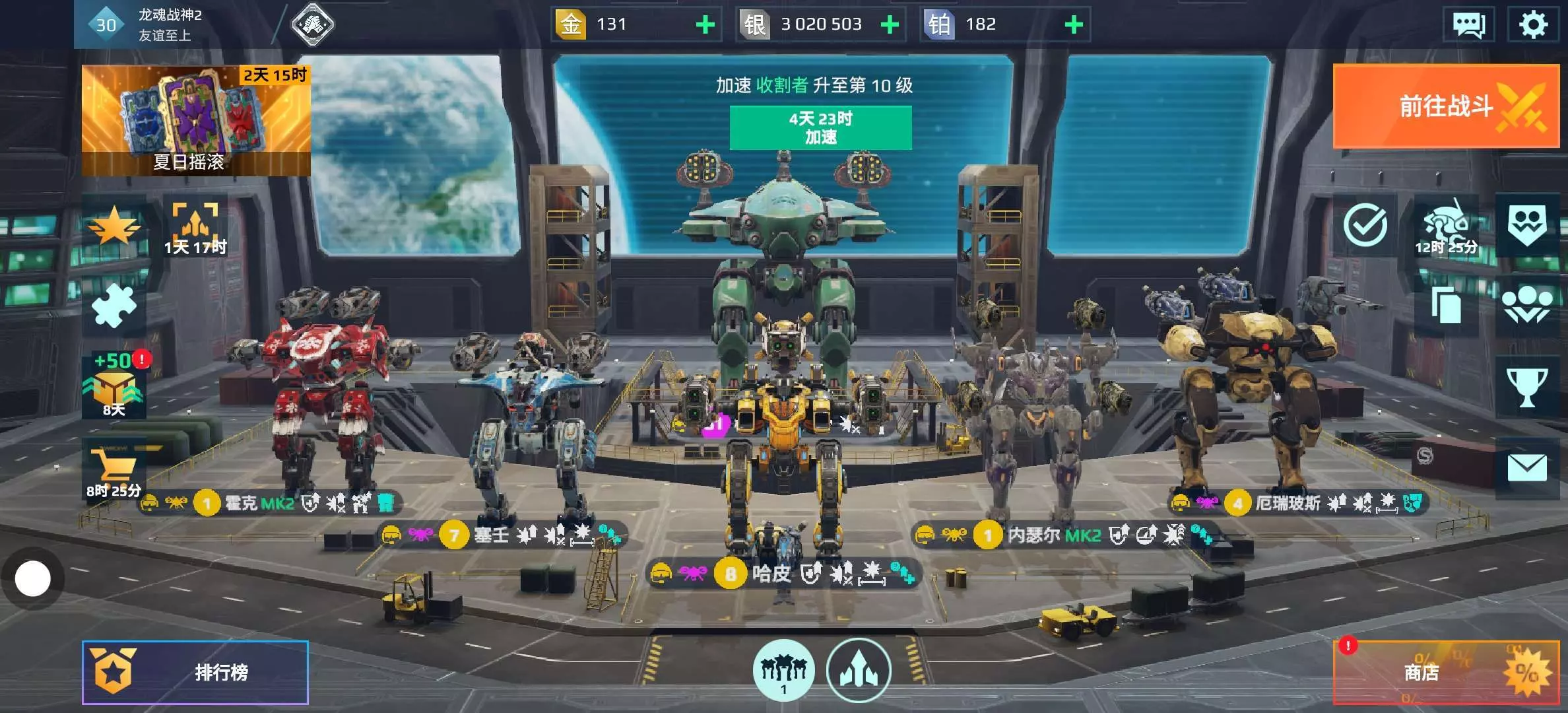Open the 夏日摇滚 event banner
Image resolution: width=1568 pixels, height=713 pixels.
pyautogui.click(x=196, y=120)
